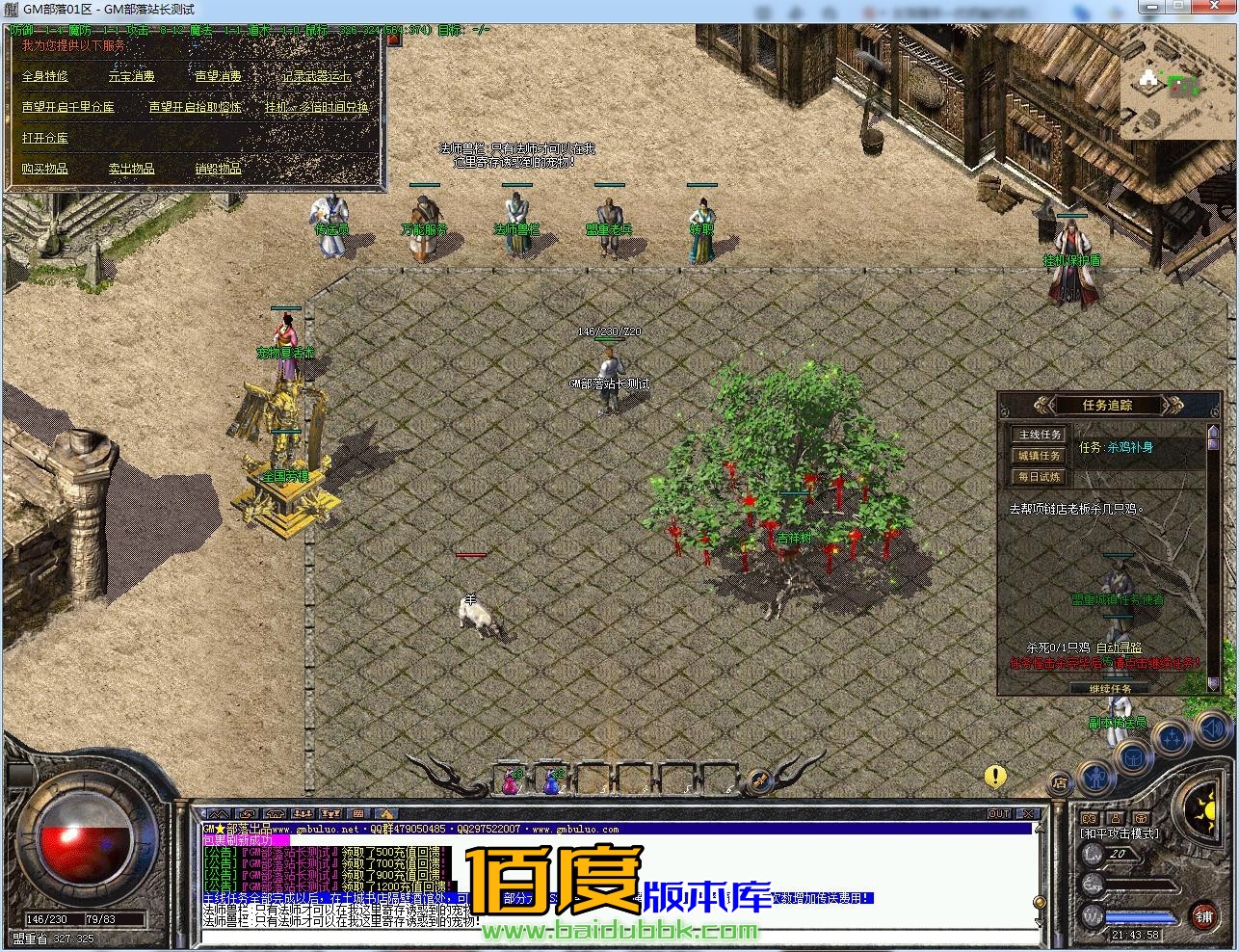Select 声望开启千里仓库 option
The image size is (1239, 952).
click(68, 107)
